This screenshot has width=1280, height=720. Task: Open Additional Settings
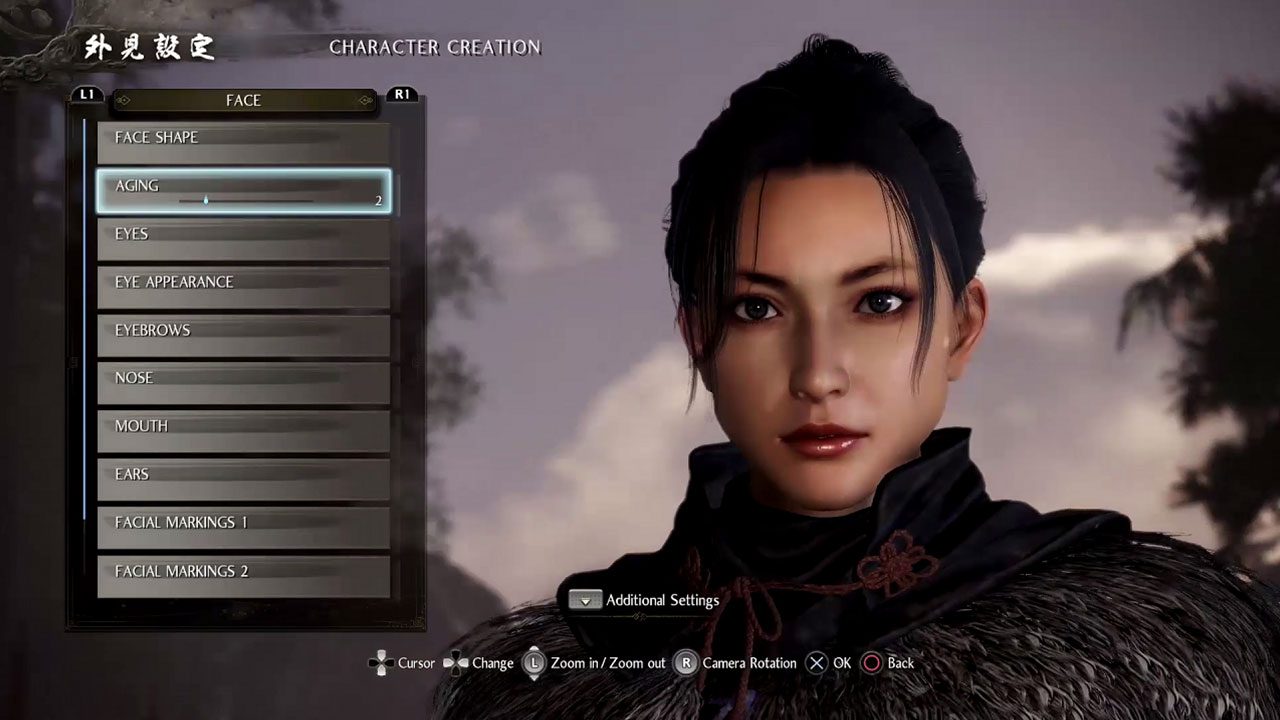pyautogui.click(x=645, y=600)
